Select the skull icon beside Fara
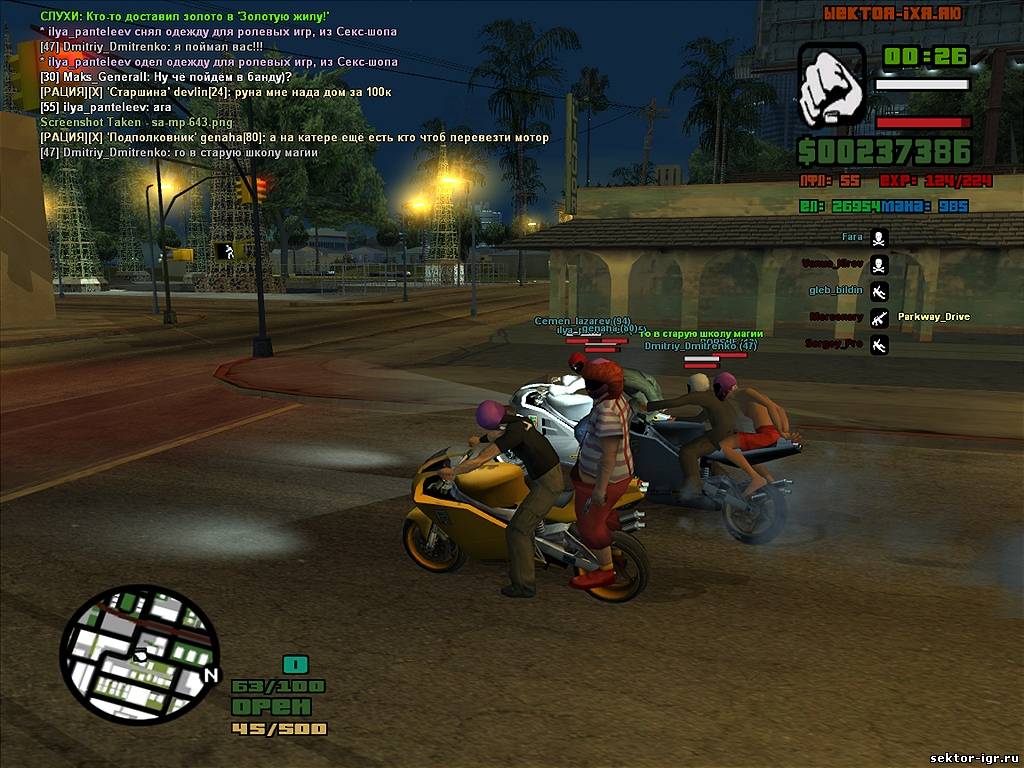This screenshot has height=768, width=1024. tap(879, 238)
